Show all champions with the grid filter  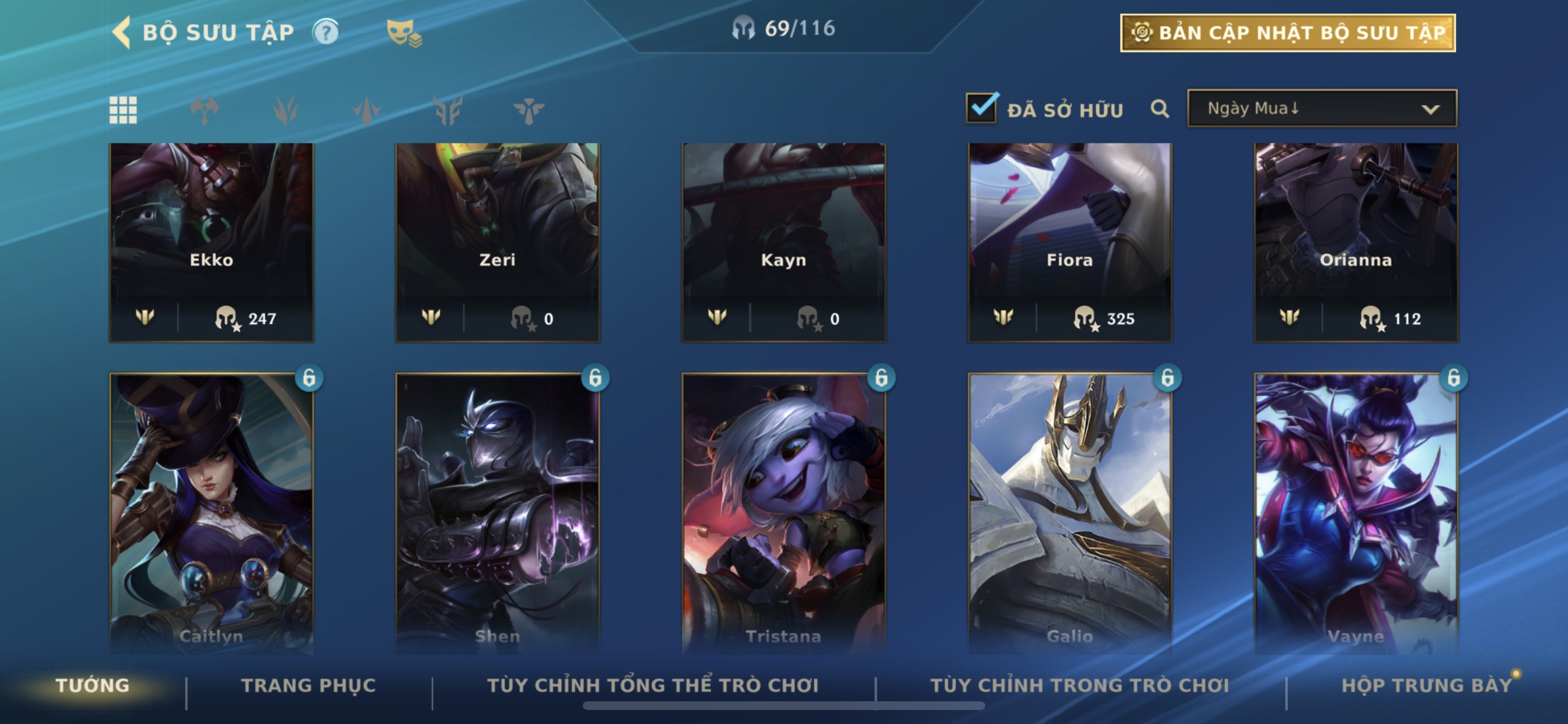[123, 110]
